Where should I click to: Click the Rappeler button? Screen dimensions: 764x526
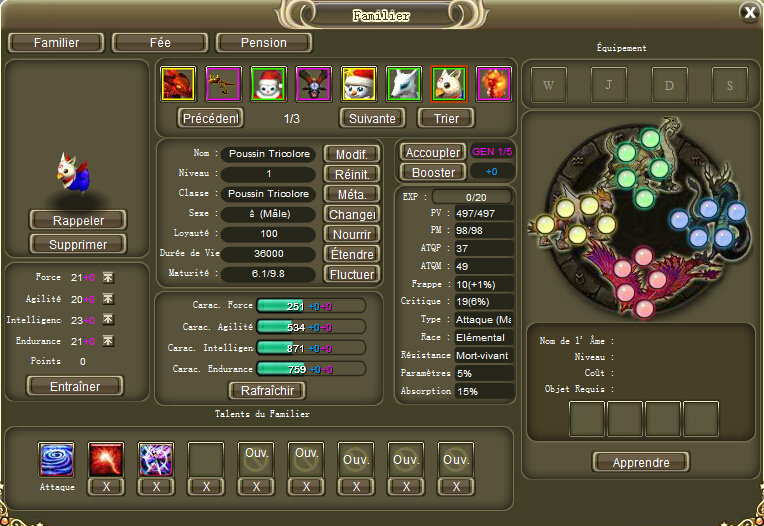point(77,220)
